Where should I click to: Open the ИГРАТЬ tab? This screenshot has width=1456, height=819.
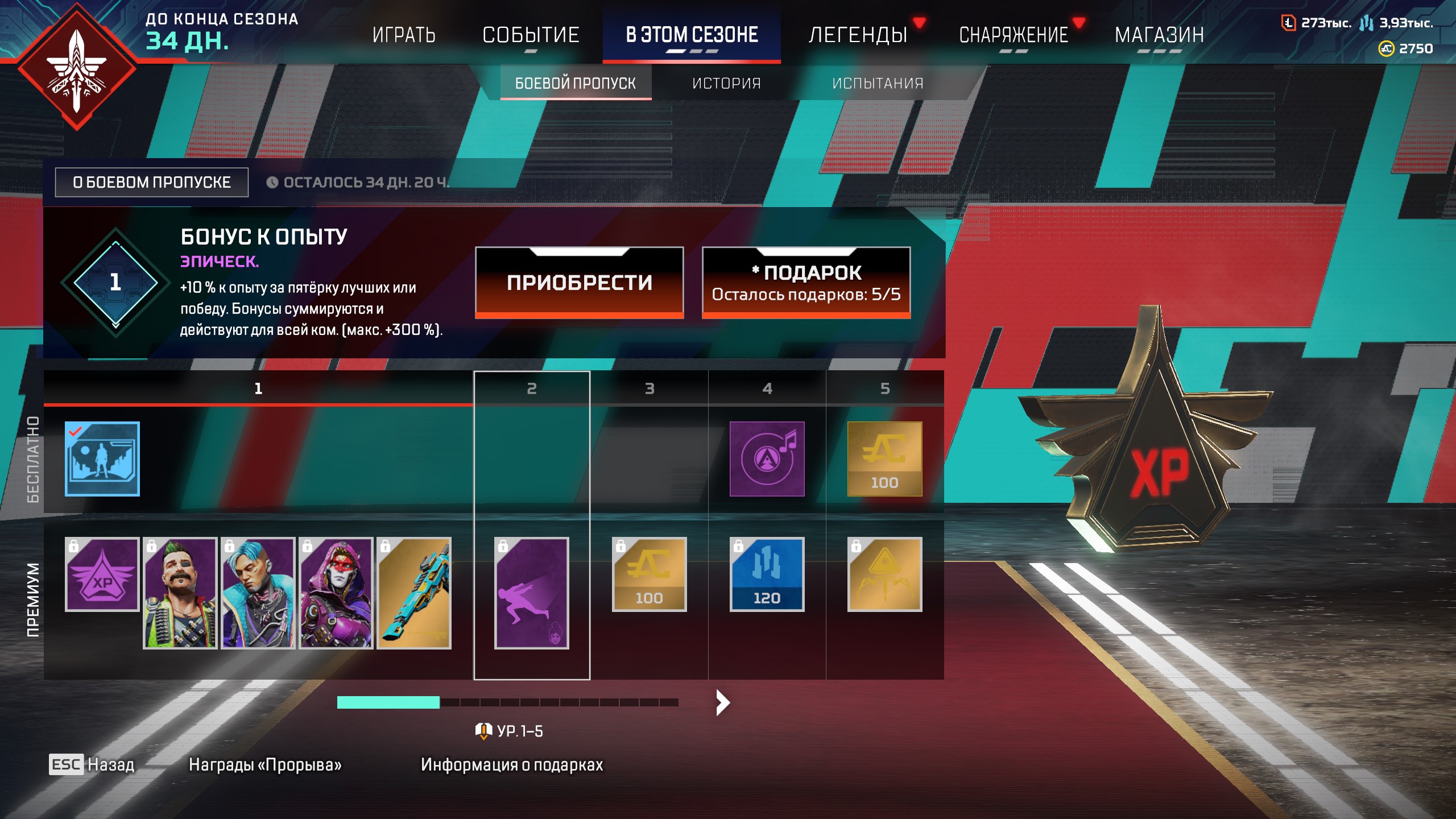click(404, 35)
